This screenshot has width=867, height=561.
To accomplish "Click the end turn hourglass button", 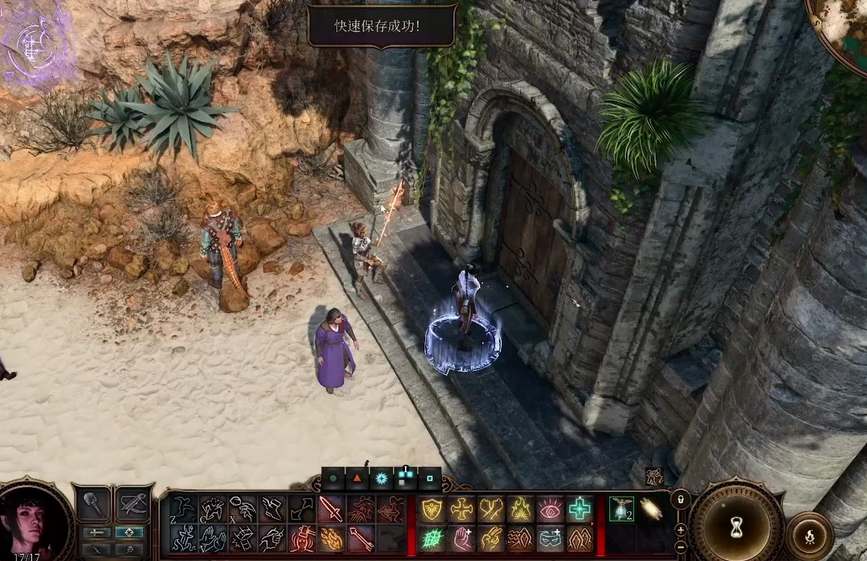I will tap(736, 523).
